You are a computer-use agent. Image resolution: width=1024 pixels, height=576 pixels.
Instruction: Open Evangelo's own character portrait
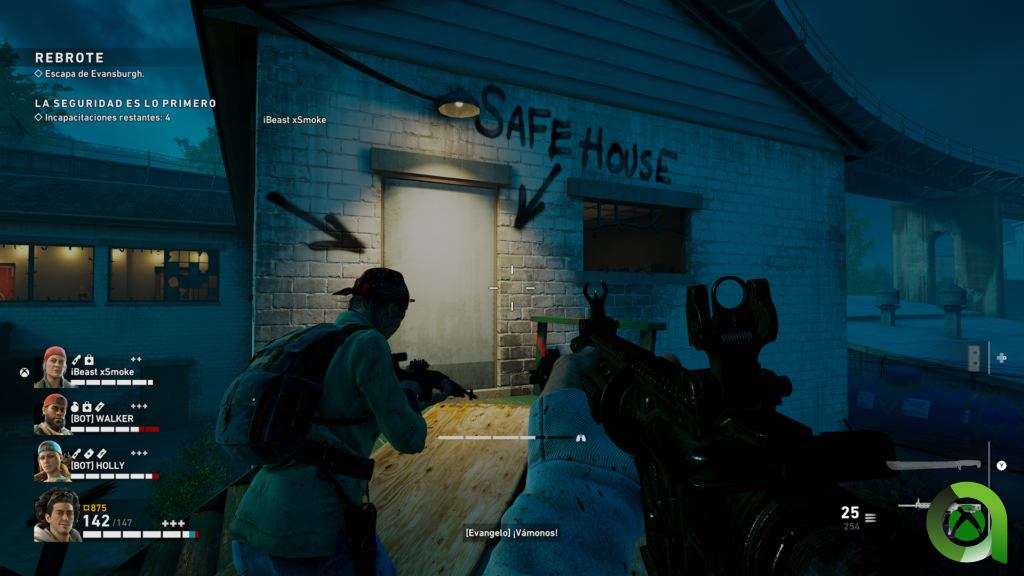pos(57,515)
